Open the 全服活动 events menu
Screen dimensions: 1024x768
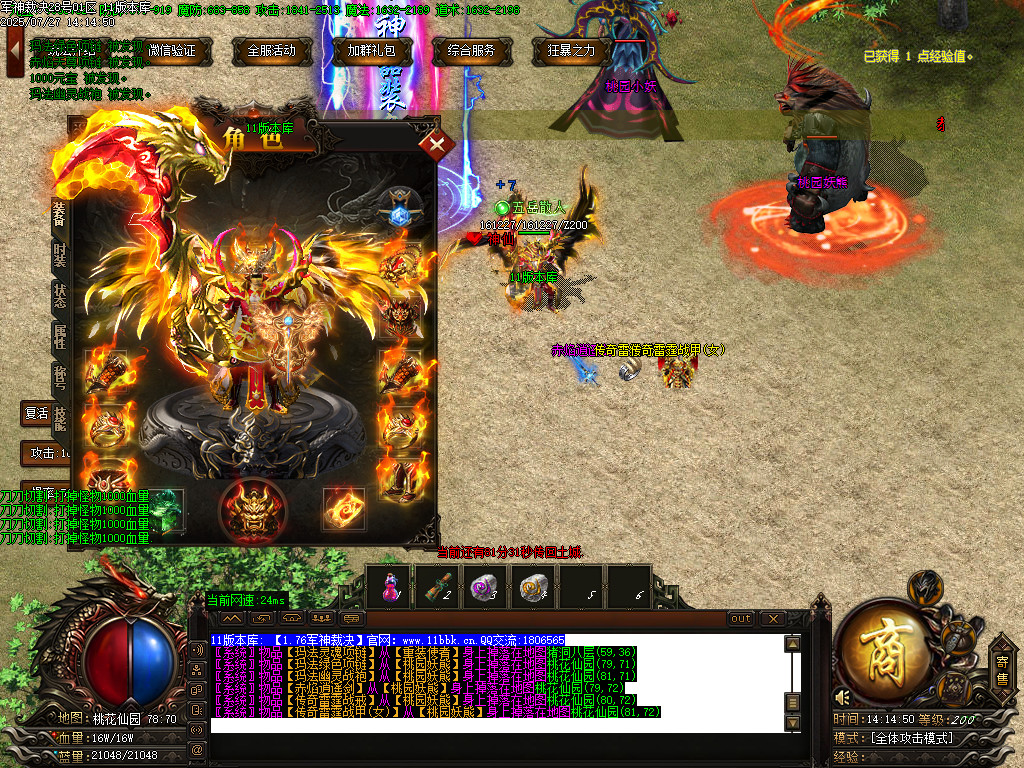pyautogui.click(x=271, y=51)
